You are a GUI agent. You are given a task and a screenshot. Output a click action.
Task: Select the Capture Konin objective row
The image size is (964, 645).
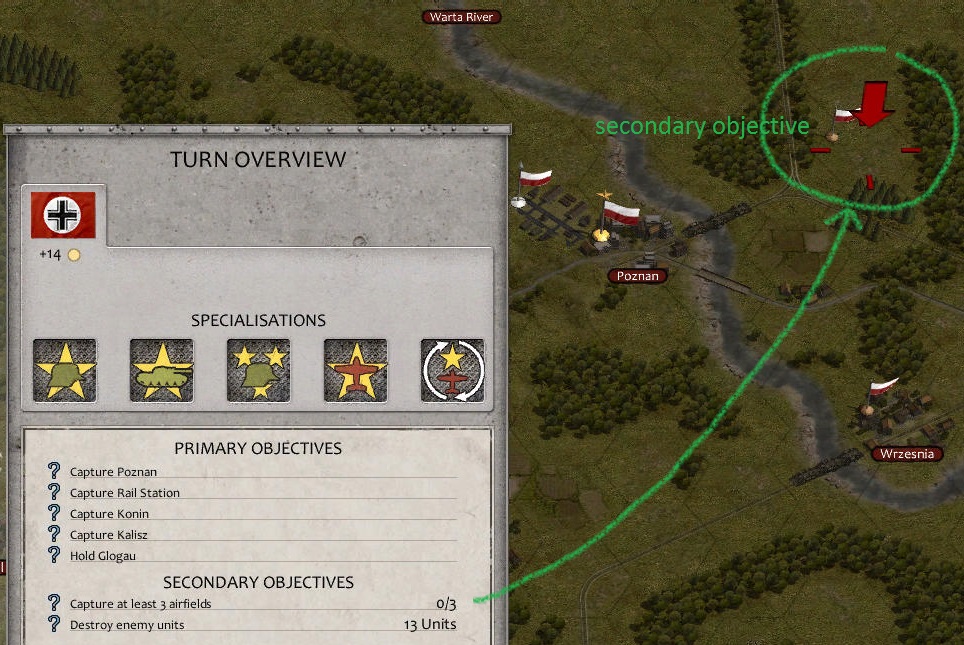(110, 514)
